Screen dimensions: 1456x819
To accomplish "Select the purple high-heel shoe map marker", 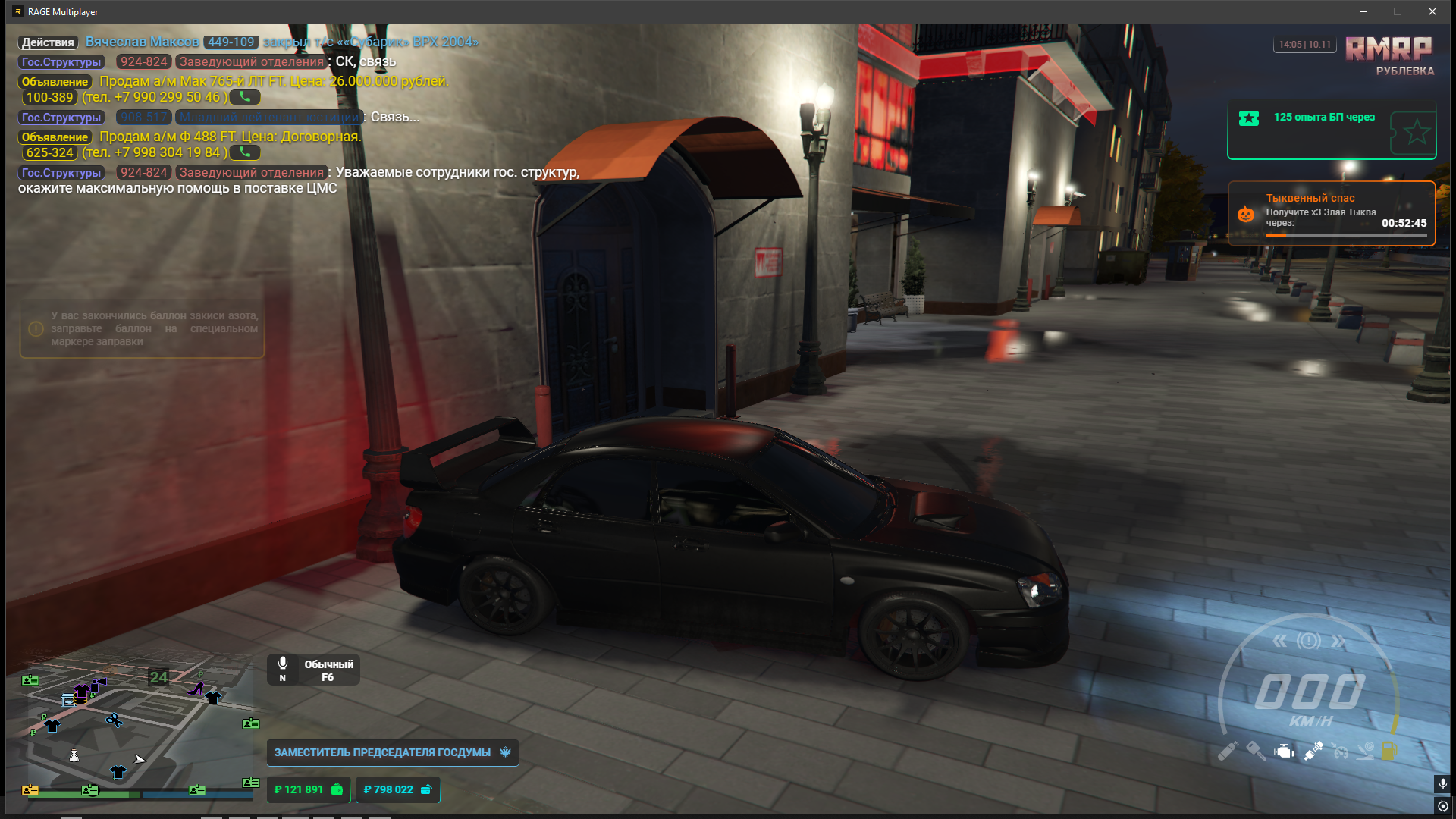I will pyautogui.click(x=196, y=689).
